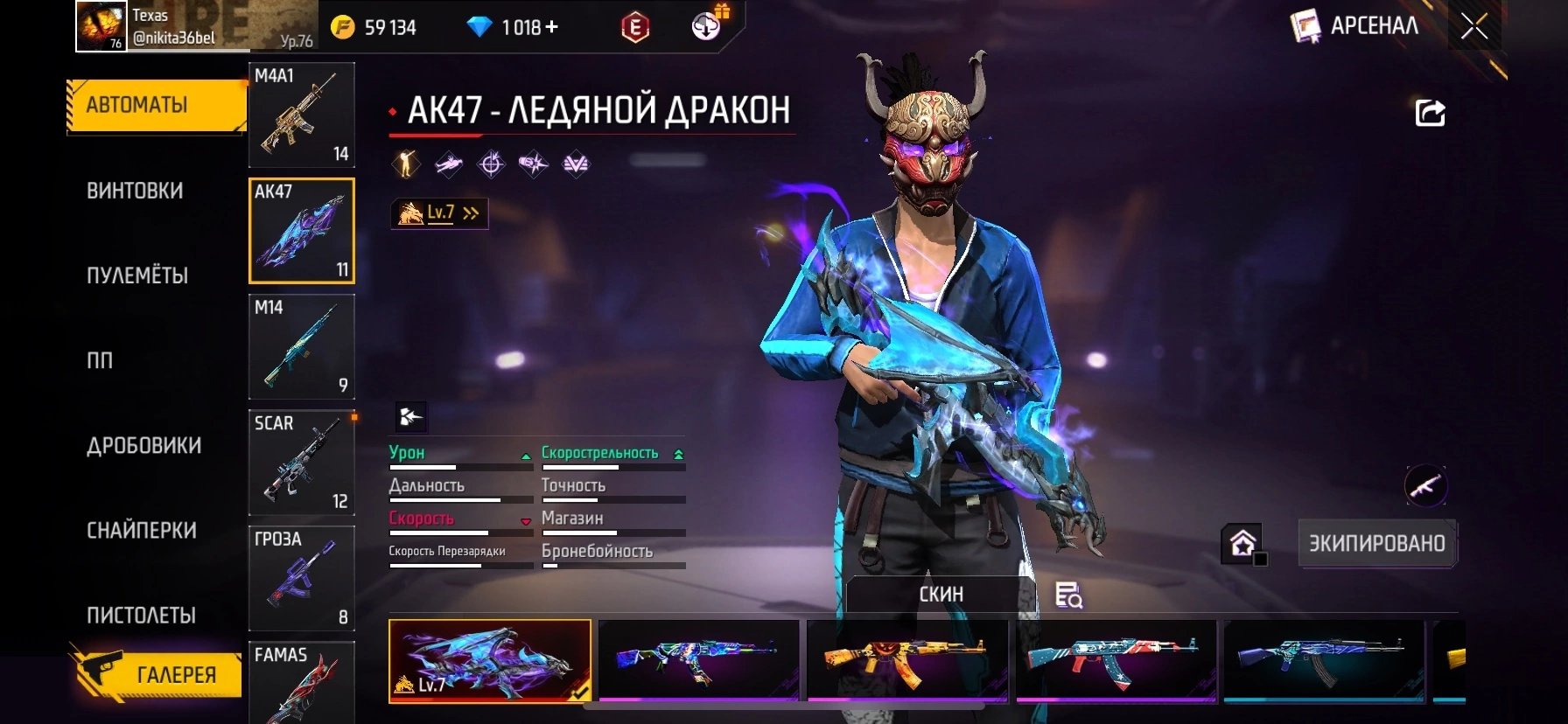The height and width of the screenshot is (724, 1568).
Task: Pick the ГРОЗА weapon tile
Action: [302, 577]
